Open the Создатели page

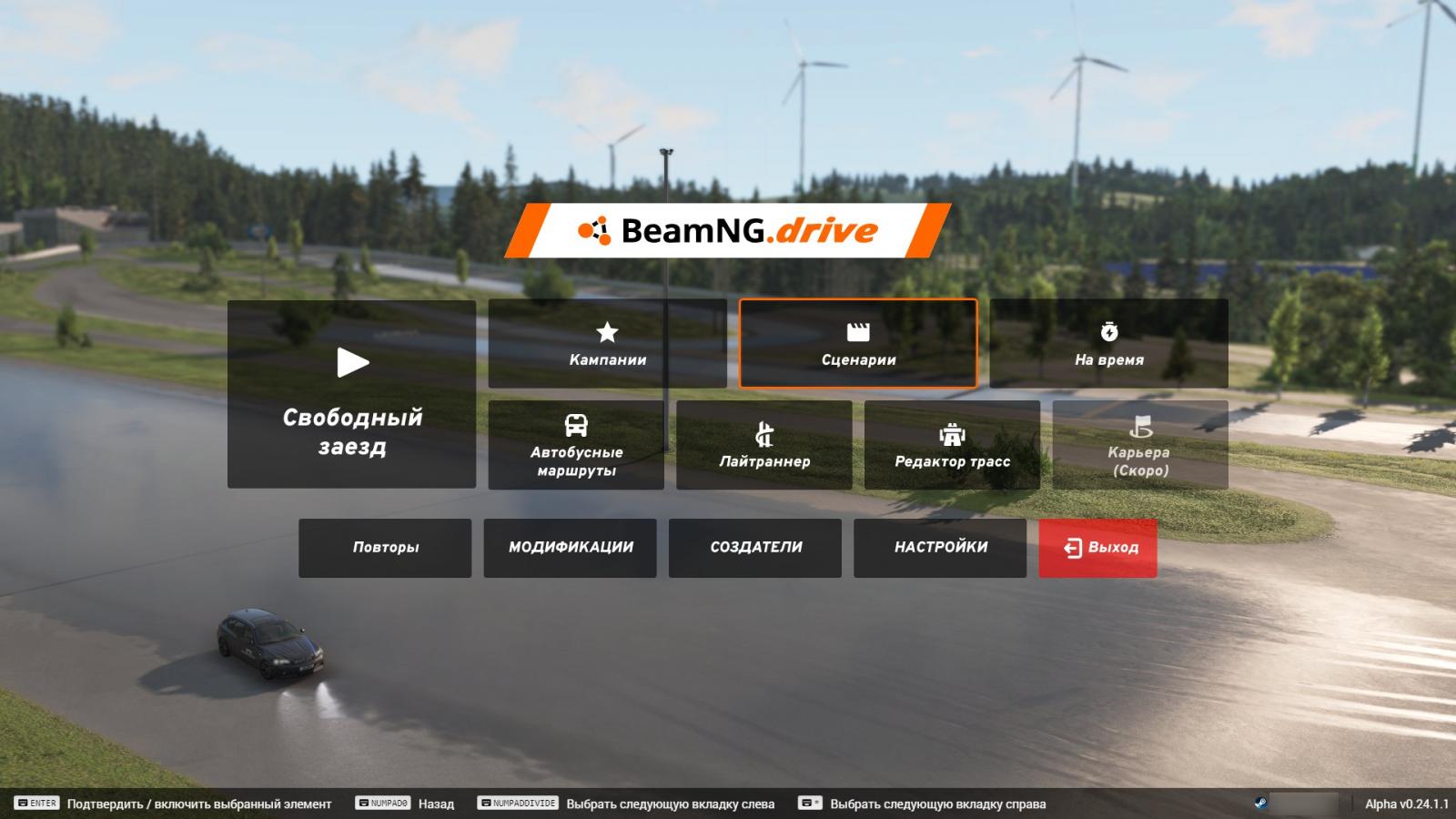click(x=755, y=547)
